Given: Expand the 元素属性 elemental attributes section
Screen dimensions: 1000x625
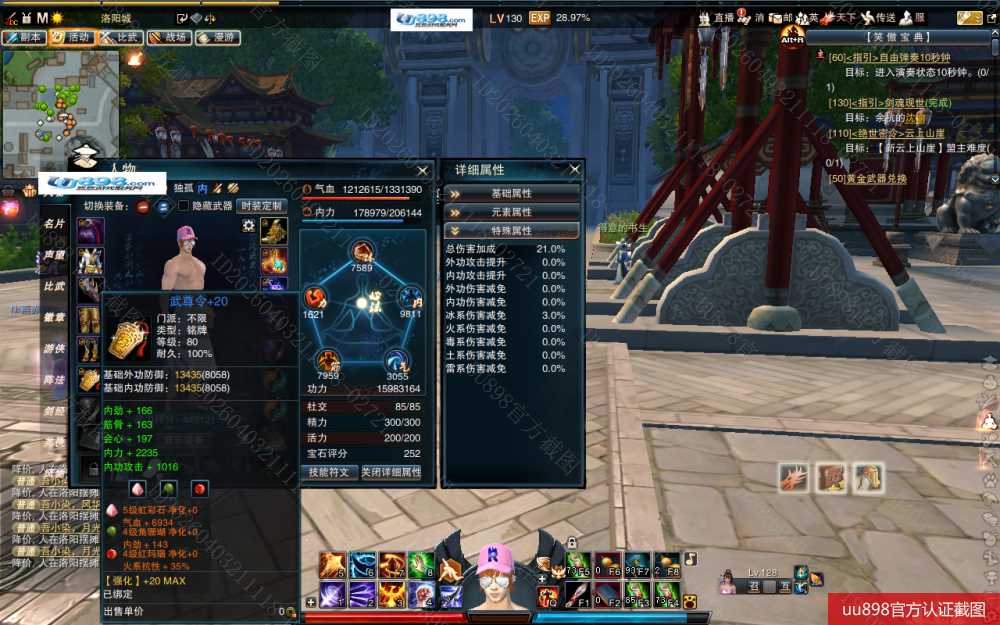Looking at the screenshot, I should pos(512,212).
